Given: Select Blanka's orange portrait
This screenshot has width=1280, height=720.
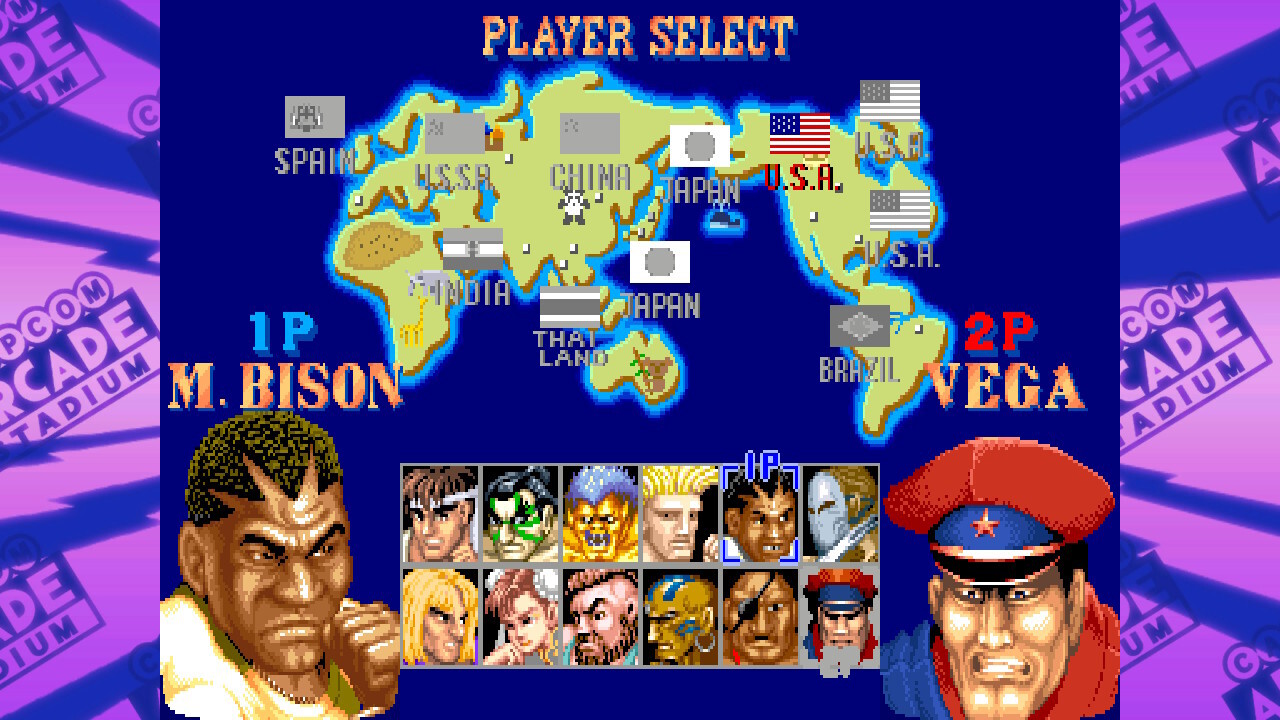Looking at the screenshot, I should 600,515.
